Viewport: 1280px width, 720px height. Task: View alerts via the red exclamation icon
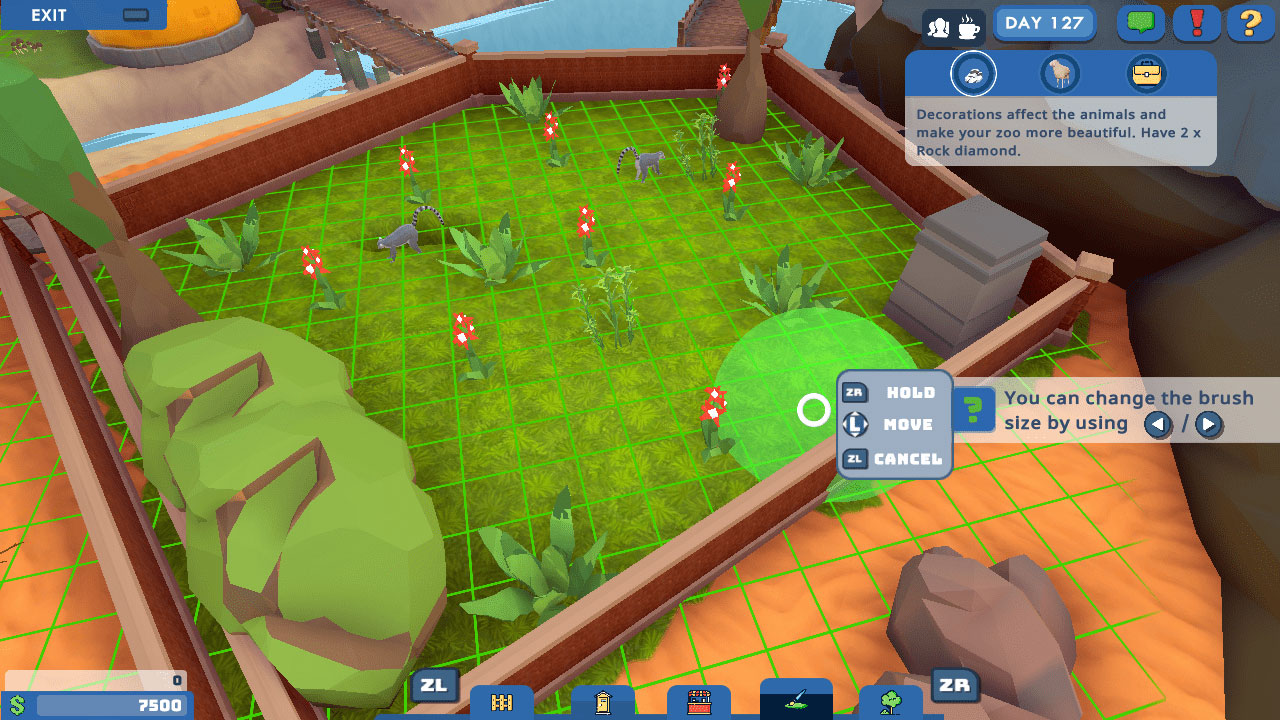coord(1195,23)
